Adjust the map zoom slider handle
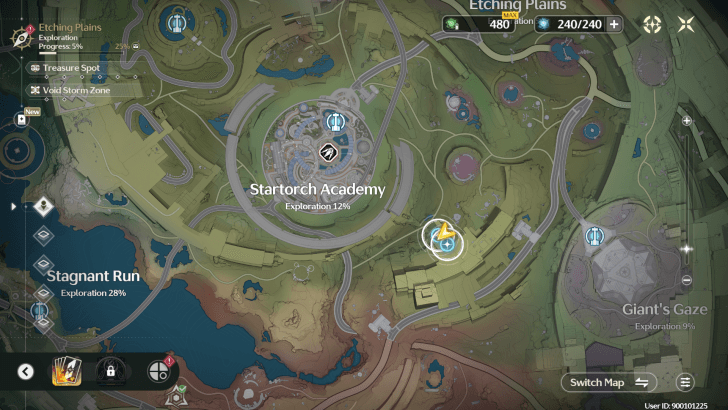 pos(686,248)
